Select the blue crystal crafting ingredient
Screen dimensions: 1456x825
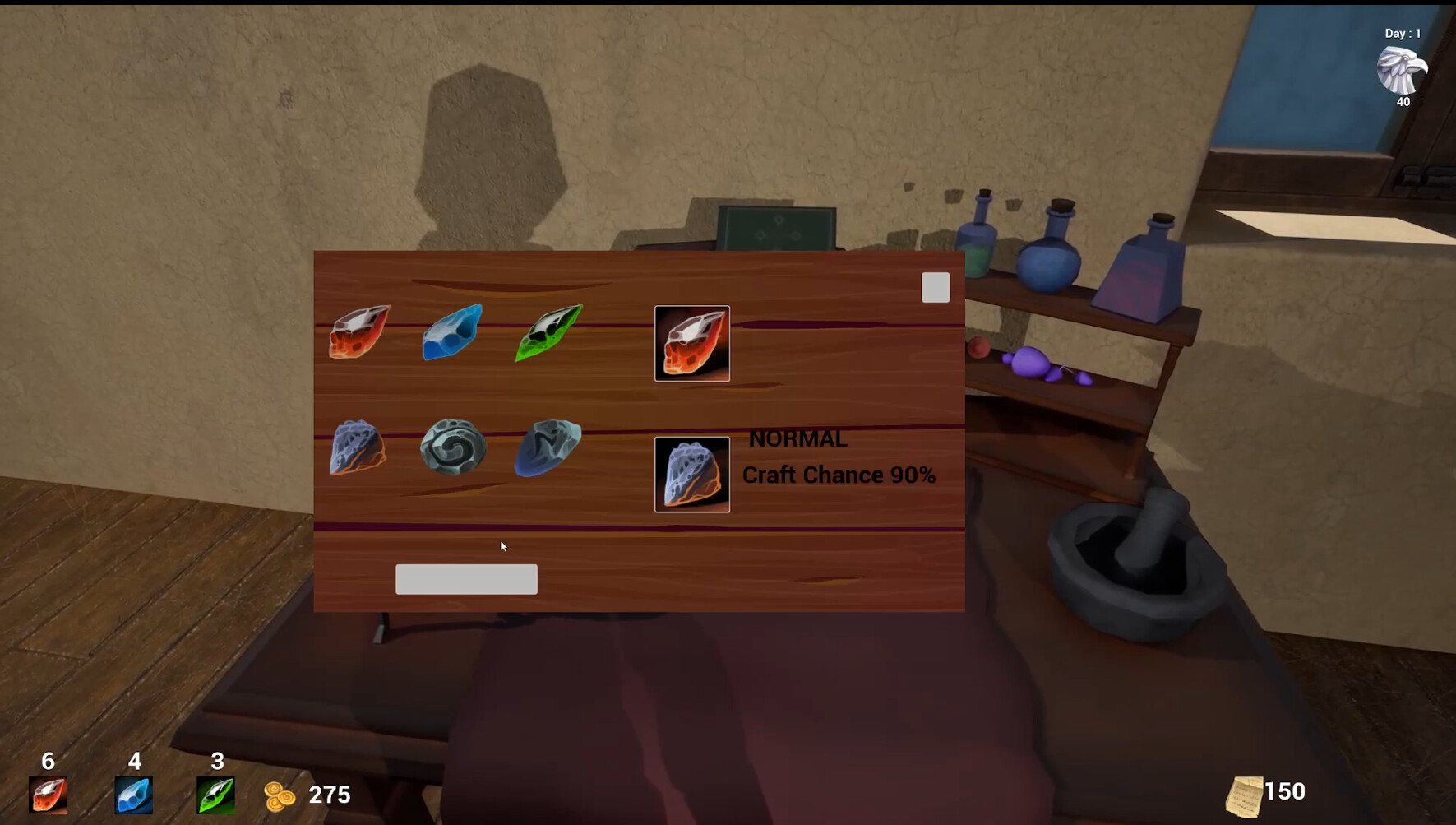tap(451, 334)
